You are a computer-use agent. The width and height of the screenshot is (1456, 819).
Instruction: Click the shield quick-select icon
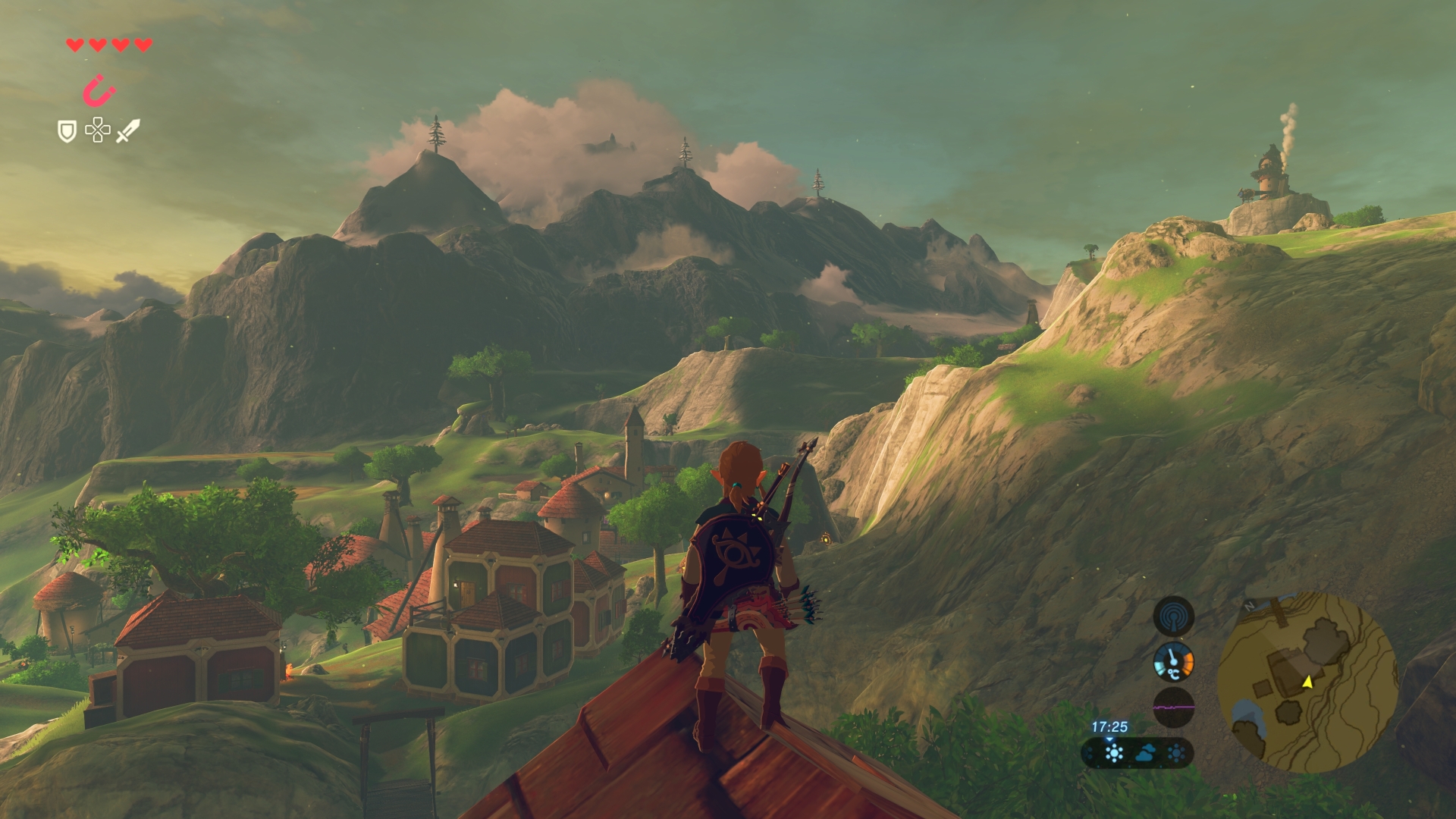67,131
